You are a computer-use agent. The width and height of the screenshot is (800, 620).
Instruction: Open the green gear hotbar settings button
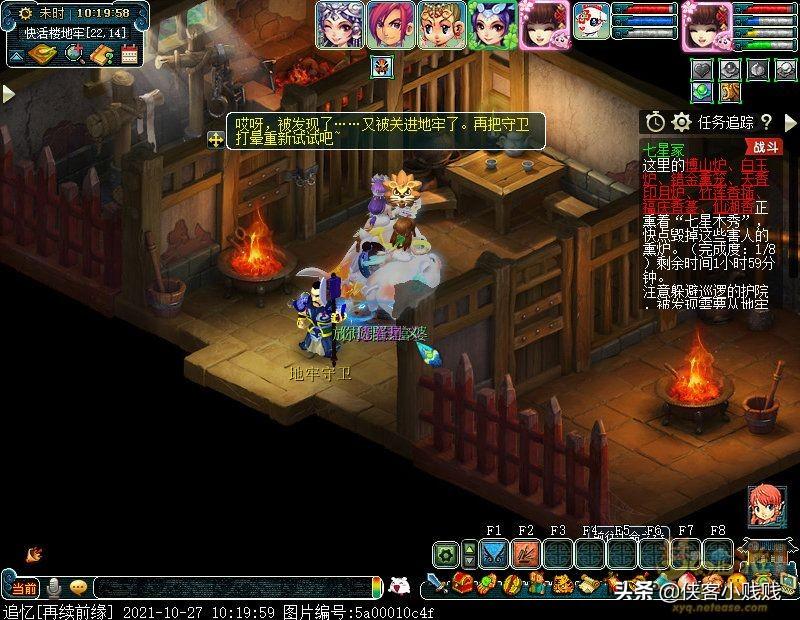[x=447, y=553]
